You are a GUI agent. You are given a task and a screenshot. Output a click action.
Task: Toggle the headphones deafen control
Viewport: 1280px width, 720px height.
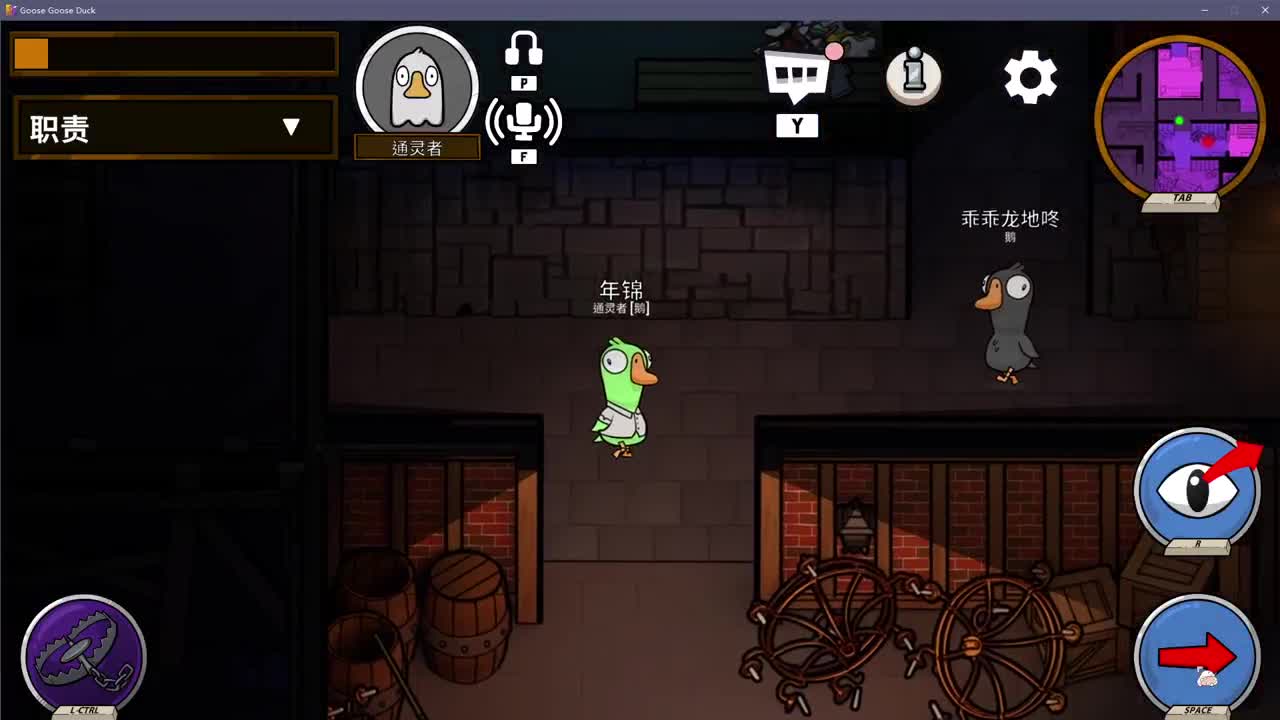(524, 48)
